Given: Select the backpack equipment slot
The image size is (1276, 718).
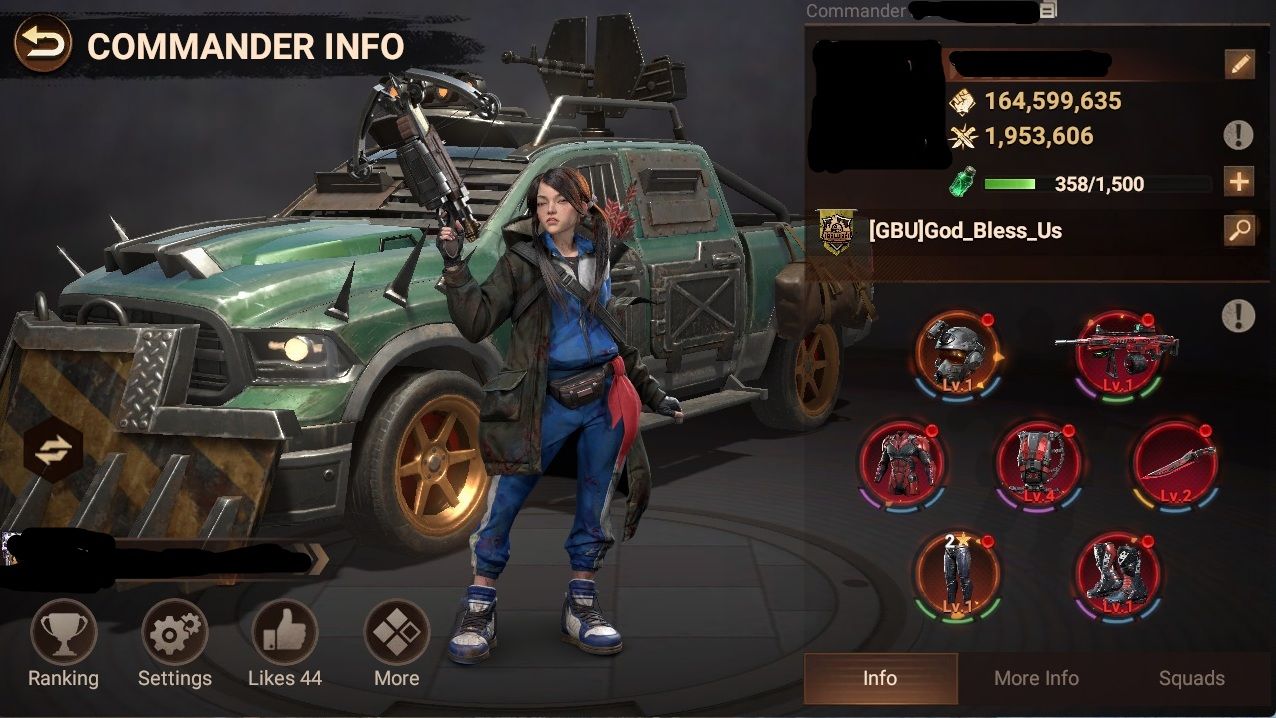Looking at the screenshot, I should coord(1038,462).
